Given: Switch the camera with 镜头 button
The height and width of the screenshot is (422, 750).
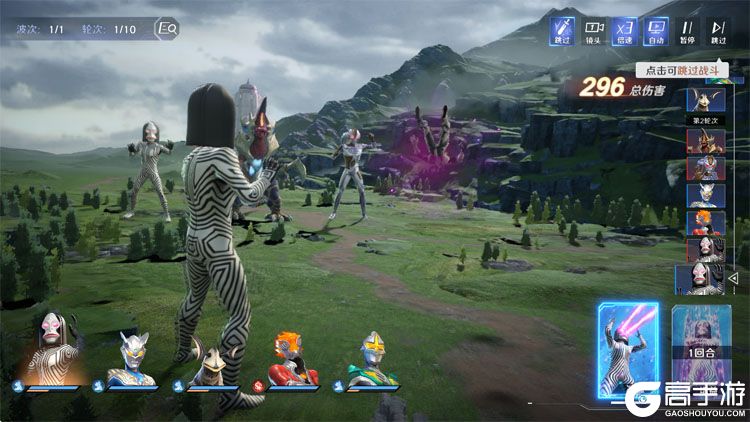Looking at the screenshot, I should [594, 32].
